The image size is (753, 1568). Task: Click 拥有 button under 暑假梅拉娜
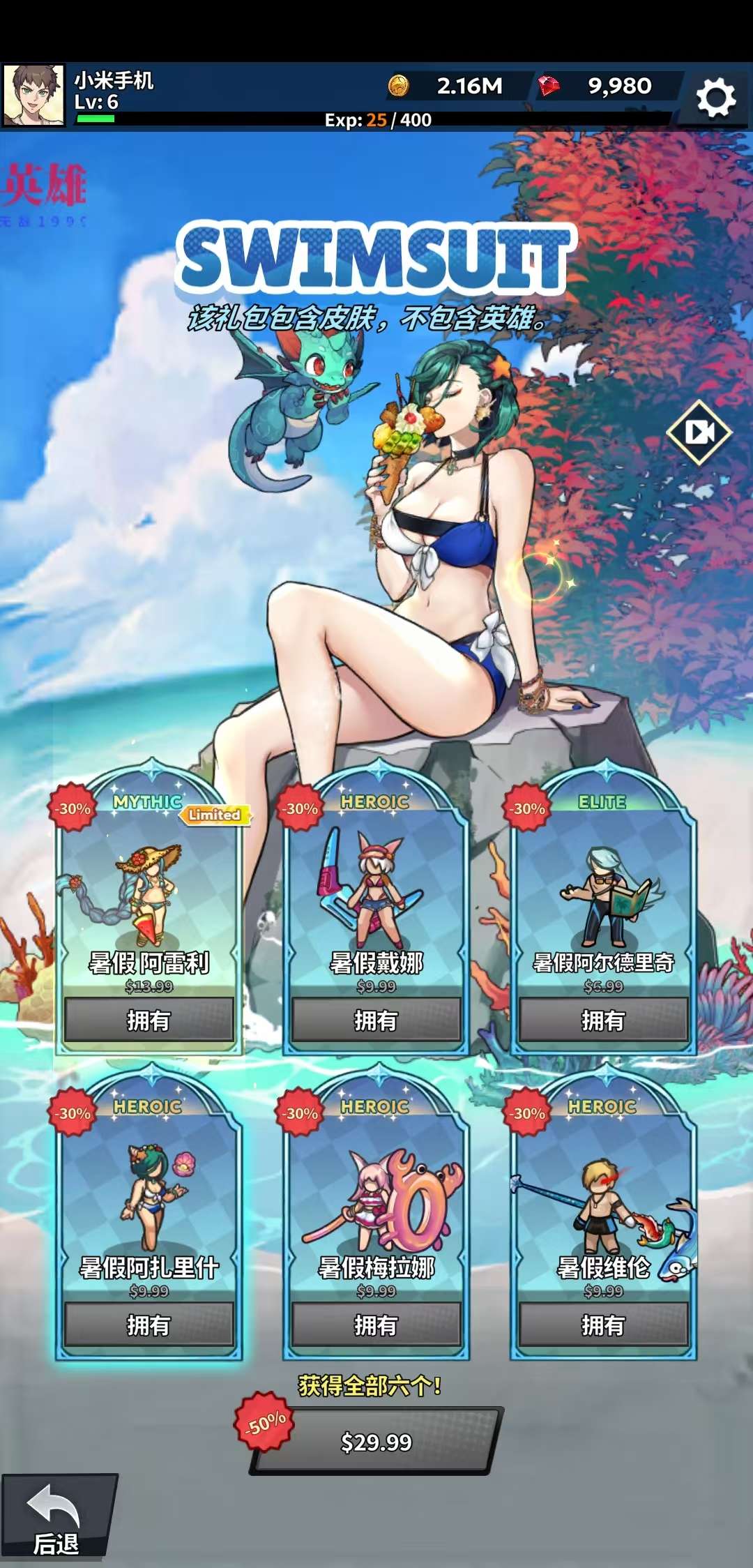coord(376,1325)
